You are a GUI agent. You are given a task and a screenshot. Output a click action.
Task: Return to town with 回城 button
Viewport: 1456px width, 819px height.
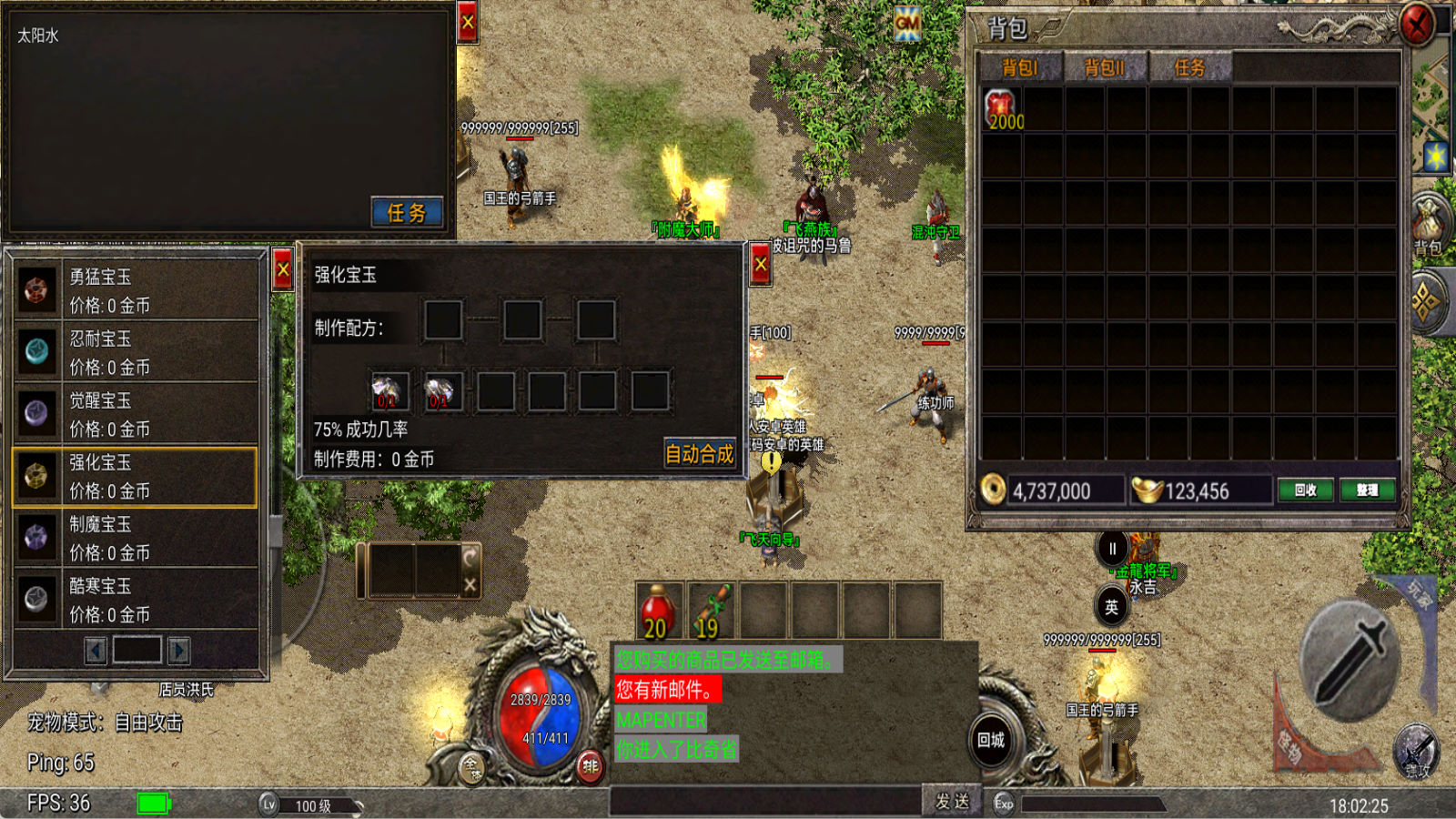(991, 740)
